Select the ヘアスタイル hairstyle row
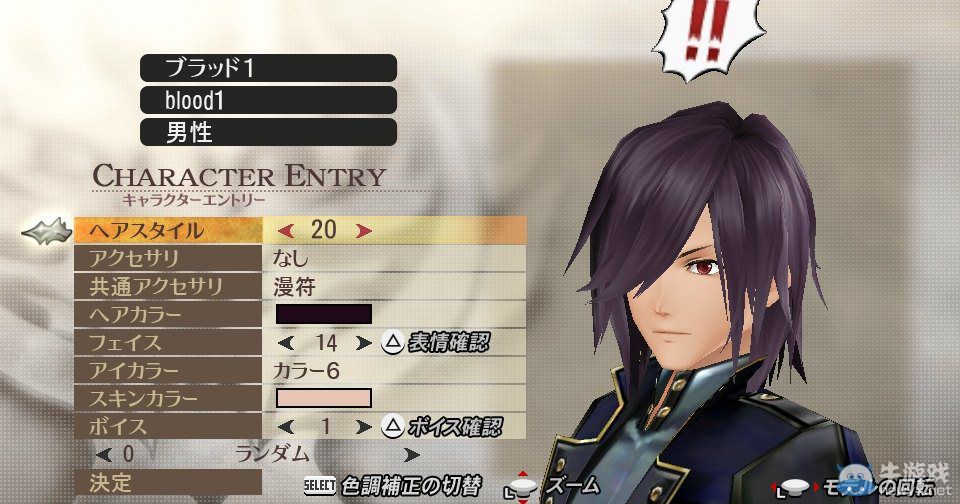 tap(168, 230)
